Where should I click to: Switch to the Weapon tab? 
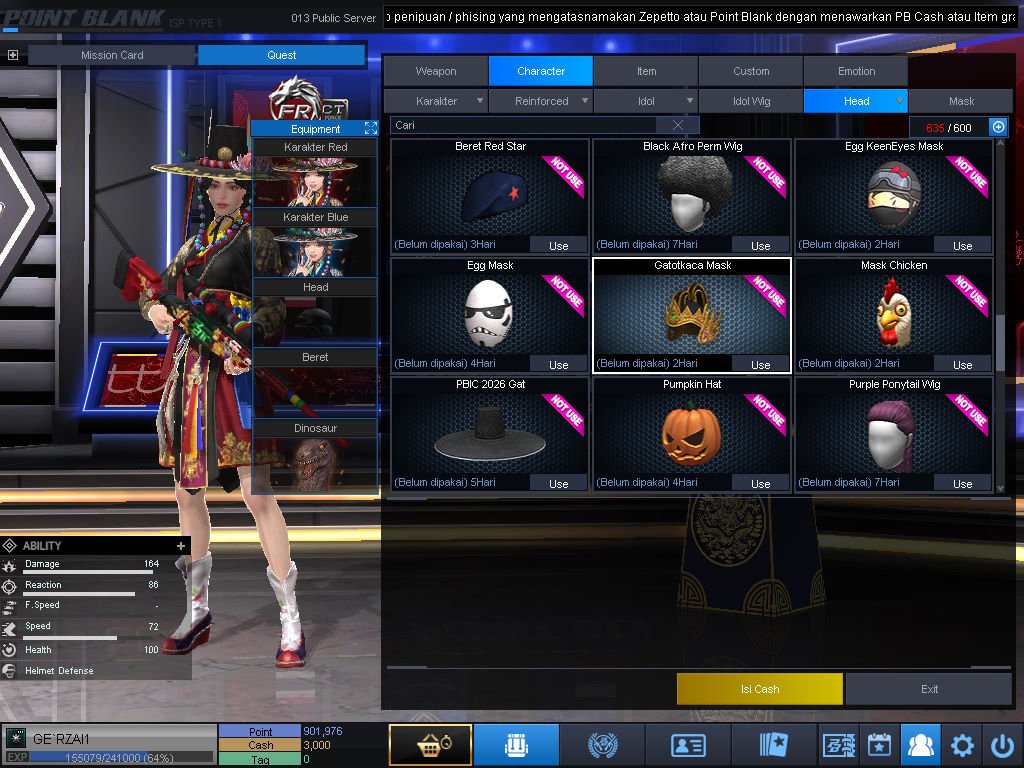[436, 71]
